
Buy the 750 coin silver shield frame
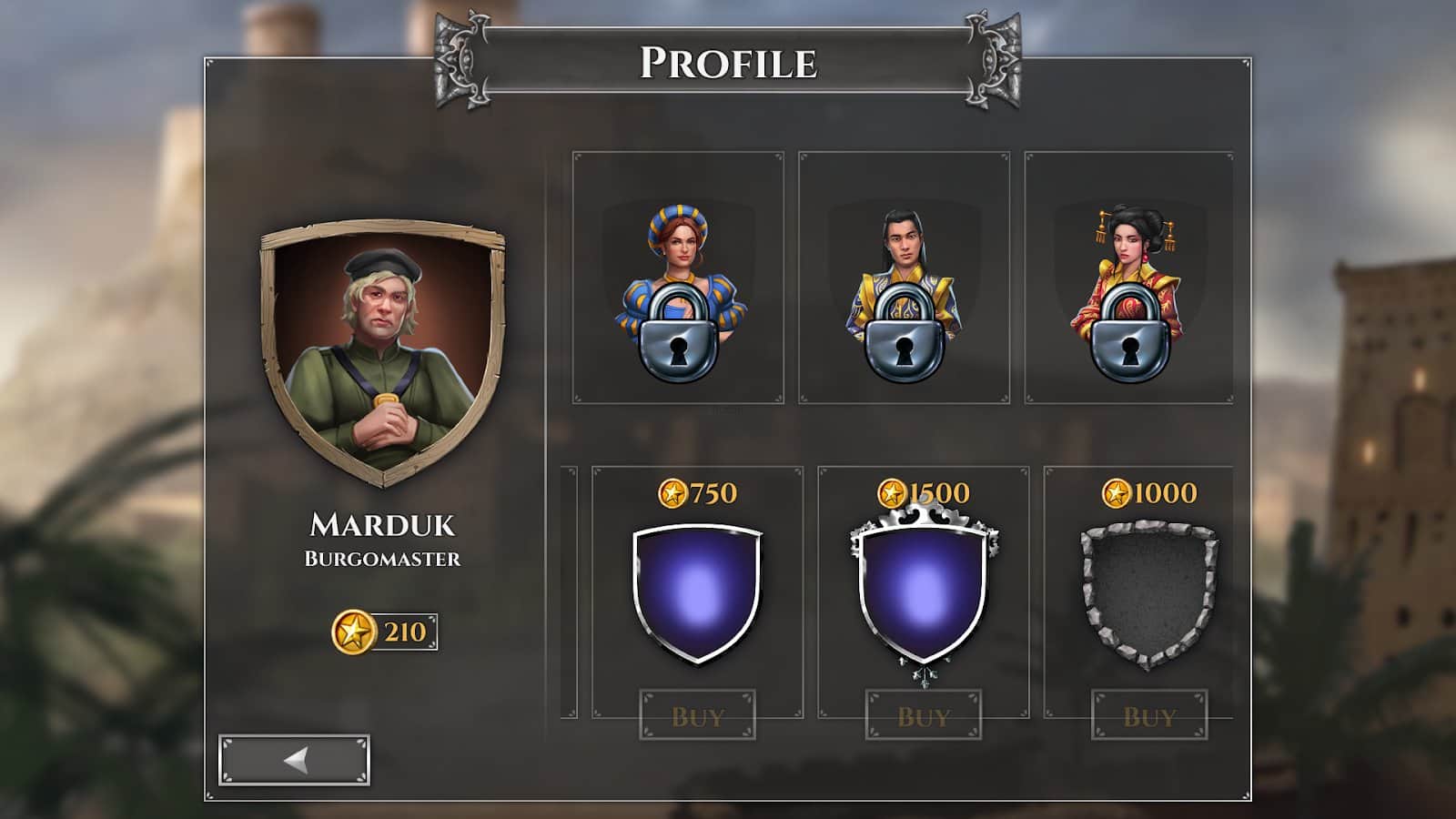697,715
